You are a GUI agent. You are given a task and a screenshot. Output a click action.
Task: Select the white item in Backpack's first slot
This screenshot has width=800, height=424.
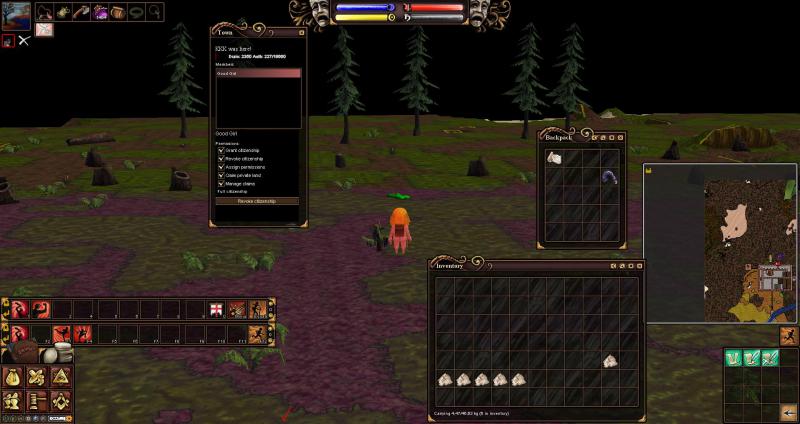click(555, 158)
